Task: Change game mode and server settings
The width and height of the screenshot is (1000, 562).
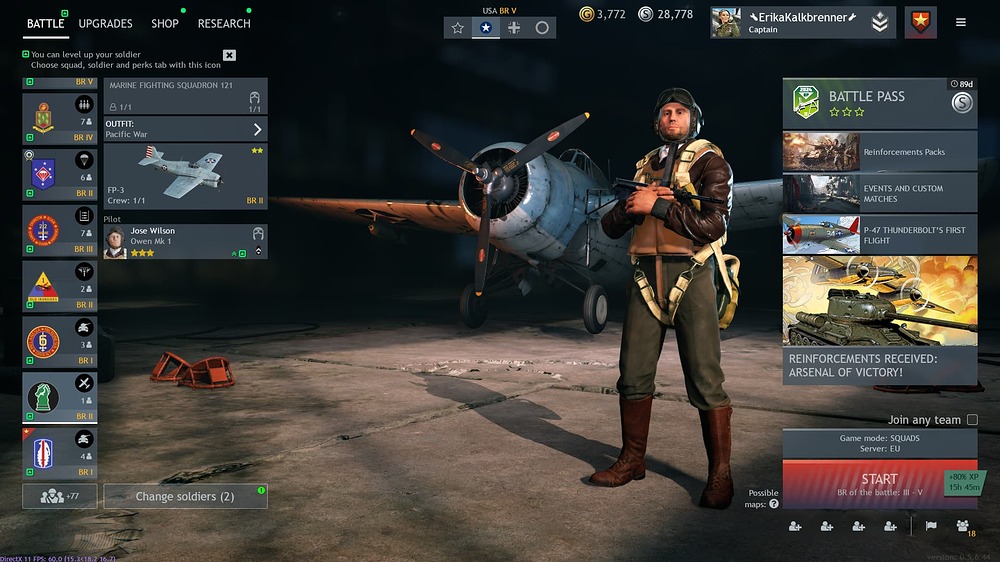Action: [x=879, y=443]
